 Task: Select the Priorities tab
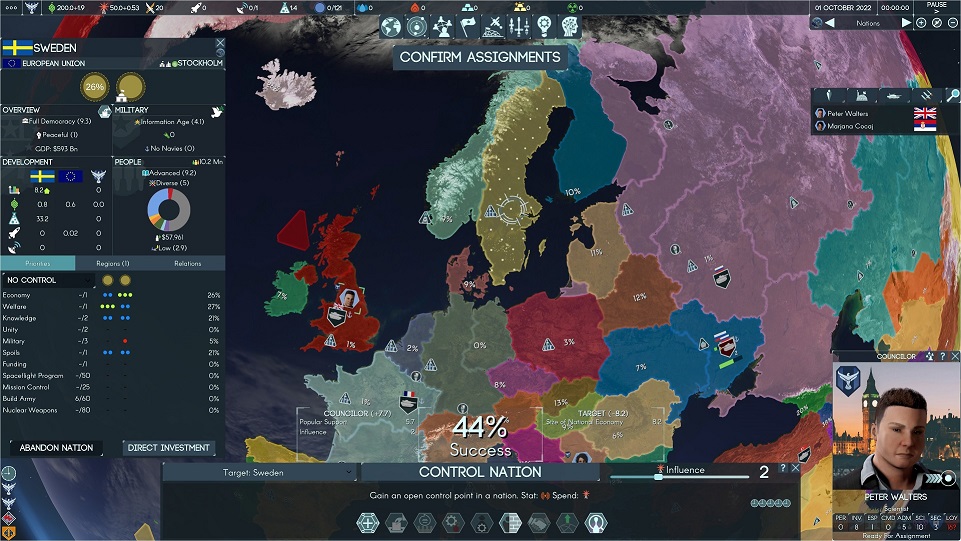pos(37,263)
